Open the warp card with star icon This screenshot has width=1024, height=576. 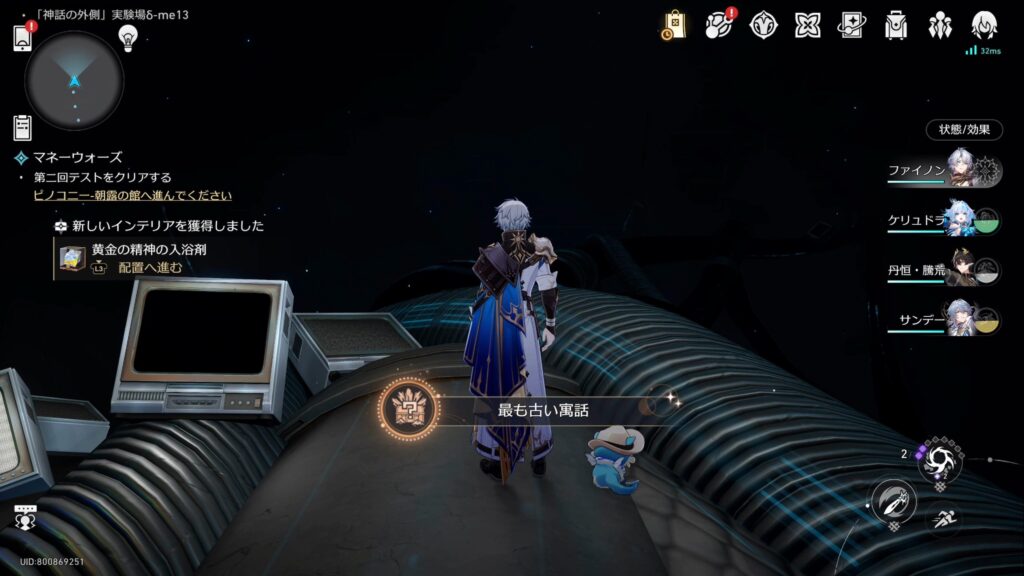click(x=852, y=25)
